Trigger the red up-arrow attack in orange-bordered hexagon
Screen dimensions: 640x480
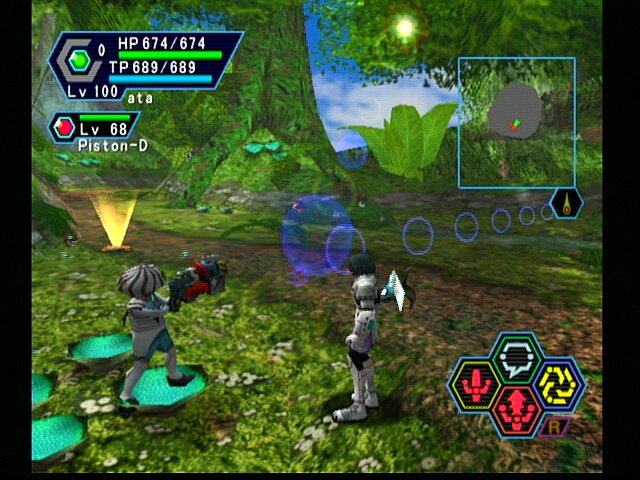pos(517,410)
